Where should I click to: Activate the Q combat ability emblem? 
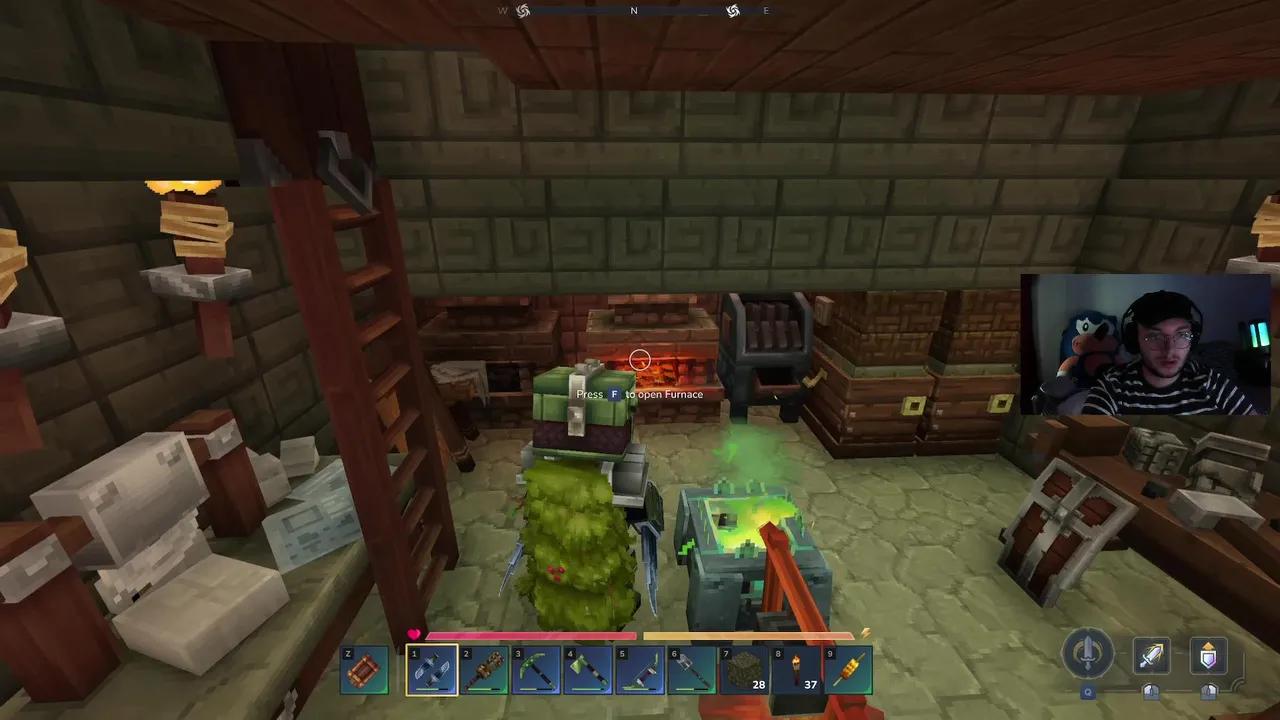coord(1089,655)
